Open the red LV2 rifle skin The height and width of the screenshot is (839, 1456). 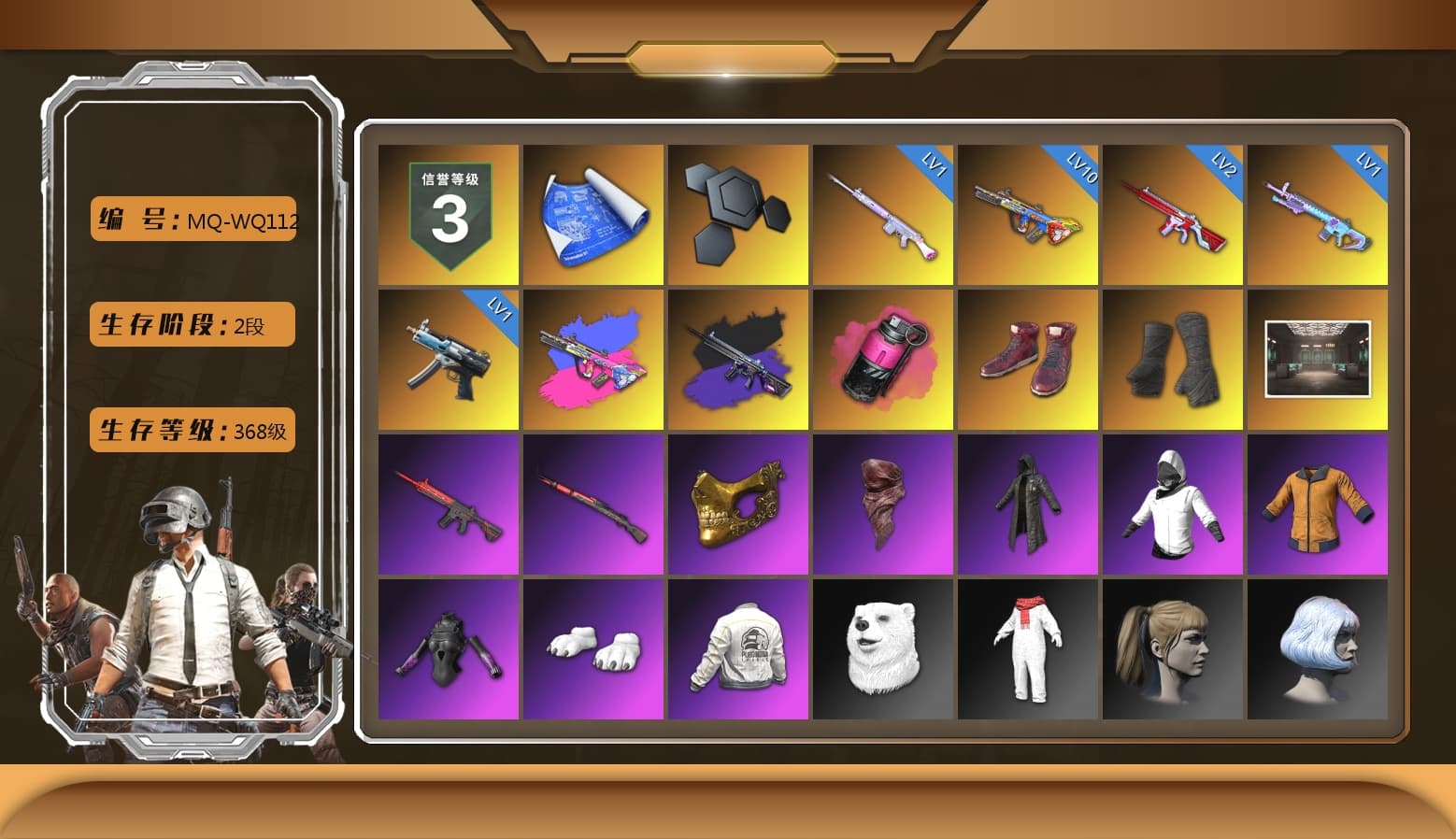coord(1173,213)
